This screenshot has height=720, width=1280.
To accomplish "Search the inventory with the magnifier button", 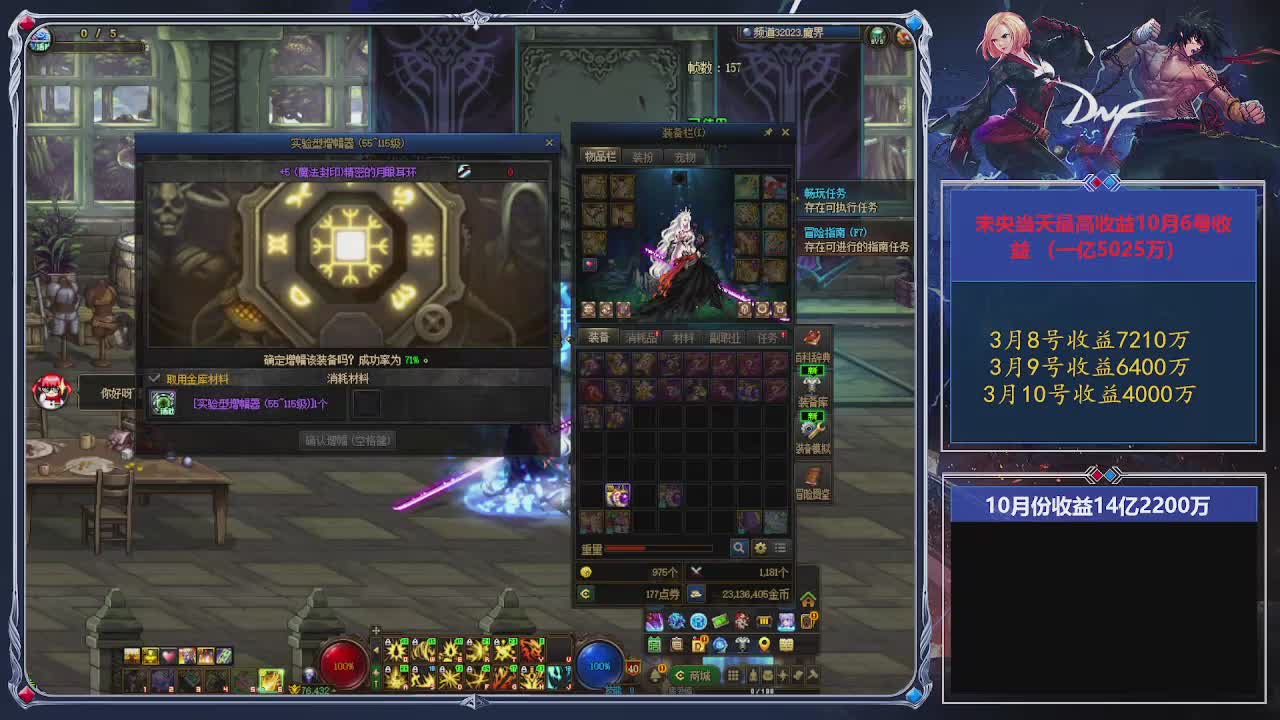I will click(x=739, y=548).
